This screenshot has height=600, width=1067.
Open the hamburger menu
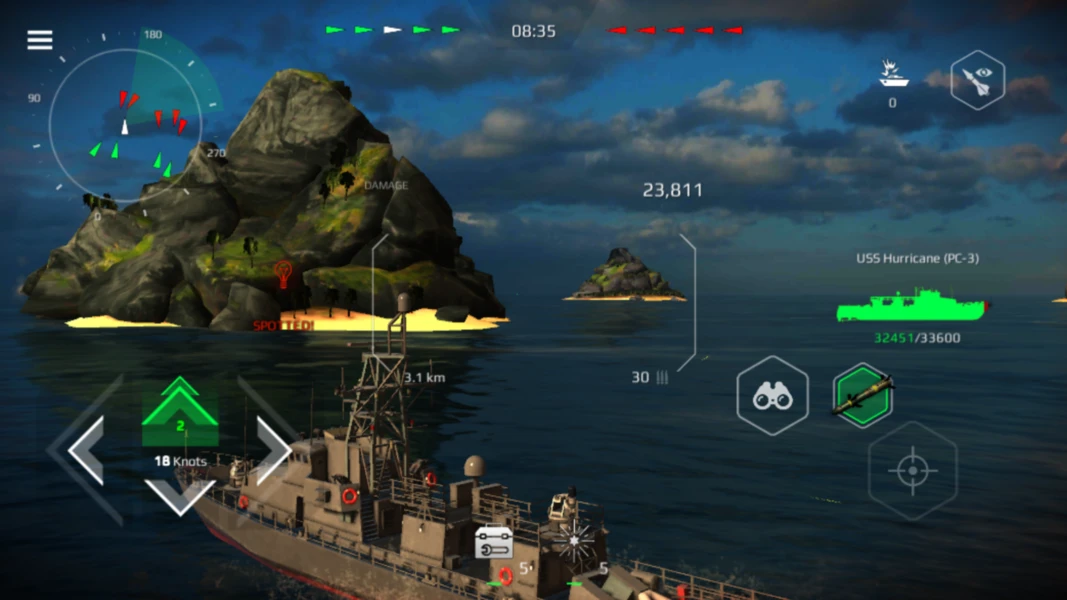[40, 40]
